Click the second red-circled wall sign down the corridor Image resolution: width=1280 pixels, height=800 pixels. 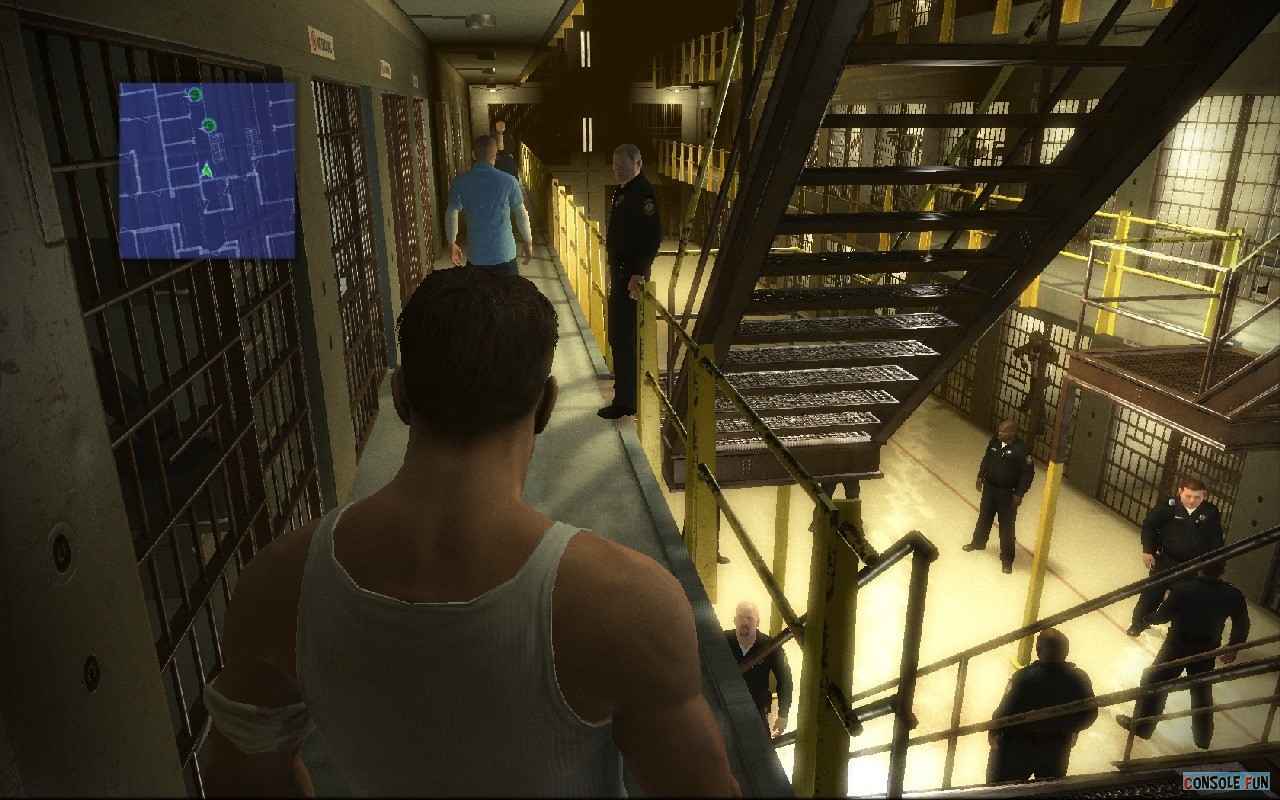point(386,68)
